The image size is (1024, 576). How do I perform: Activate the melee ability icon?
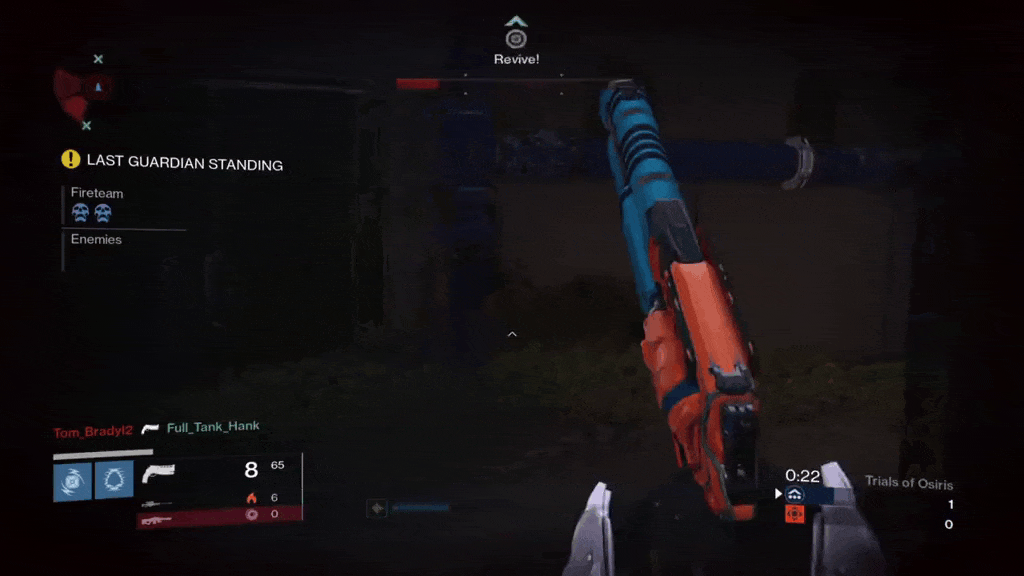[114, 481]
